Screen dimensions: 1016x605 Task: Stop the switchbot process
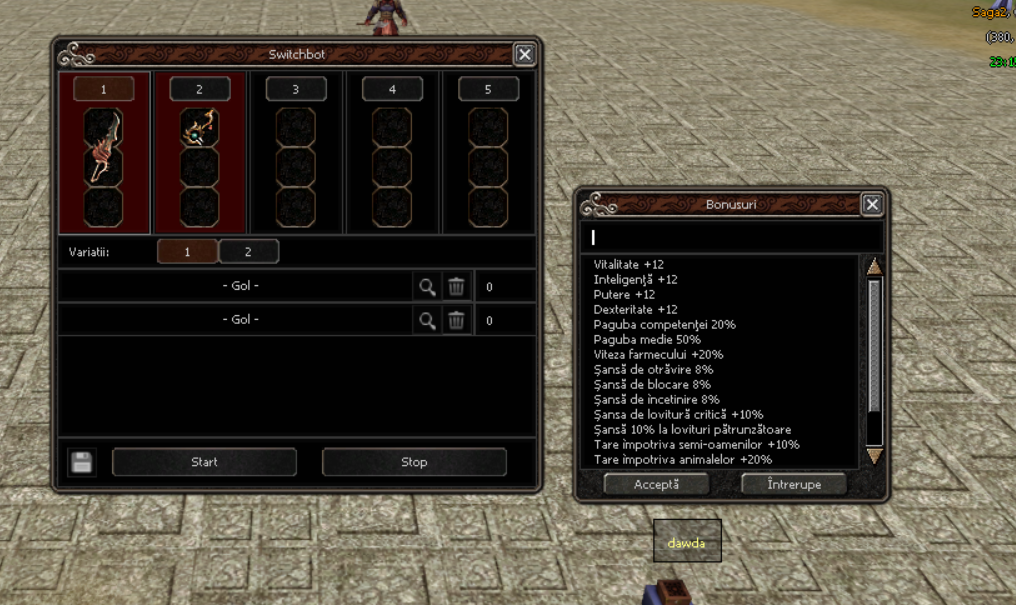[x=414, y=462]
